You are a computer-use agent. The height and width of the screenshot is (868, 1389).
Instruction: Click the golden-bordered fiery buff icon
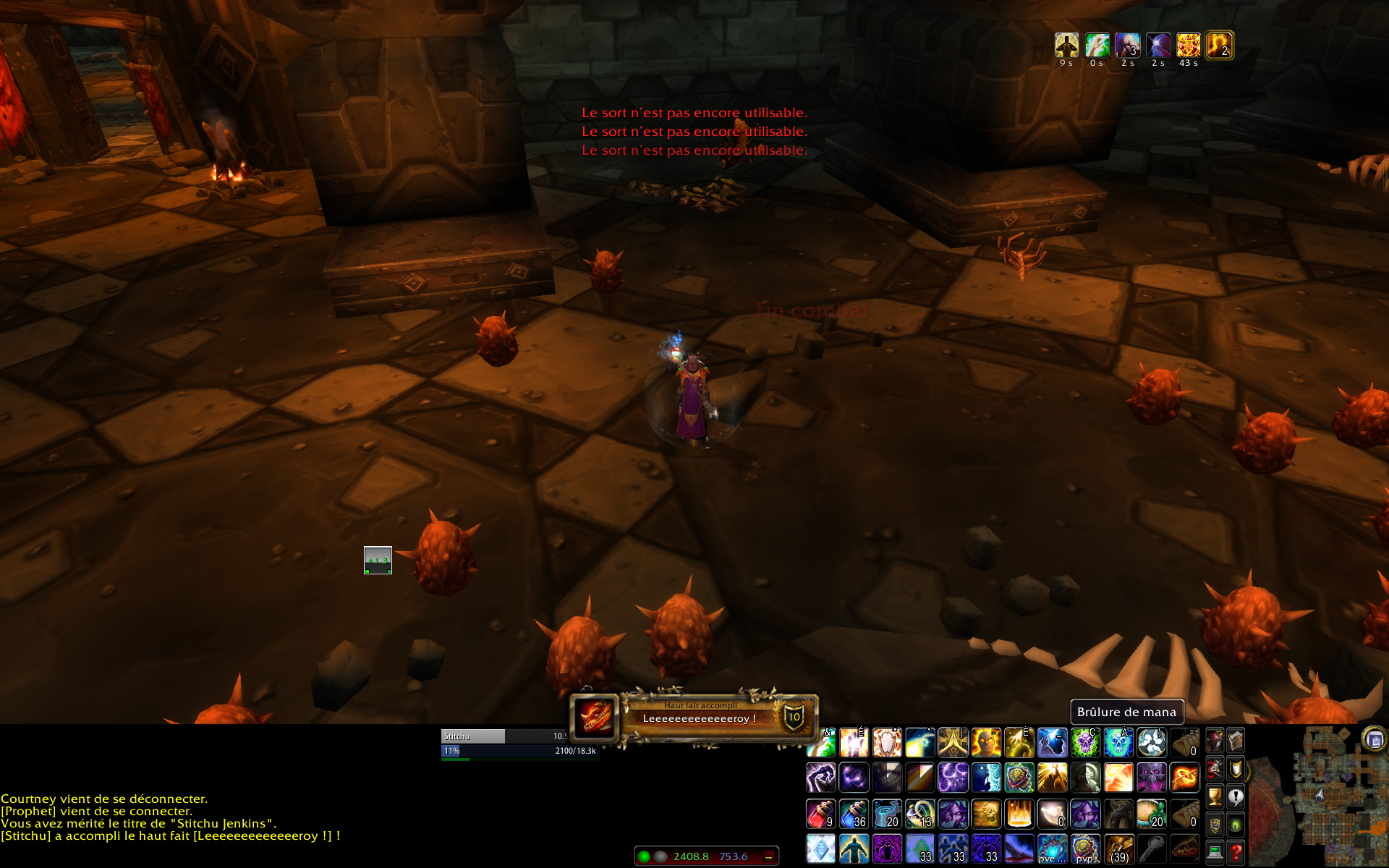1220,46
